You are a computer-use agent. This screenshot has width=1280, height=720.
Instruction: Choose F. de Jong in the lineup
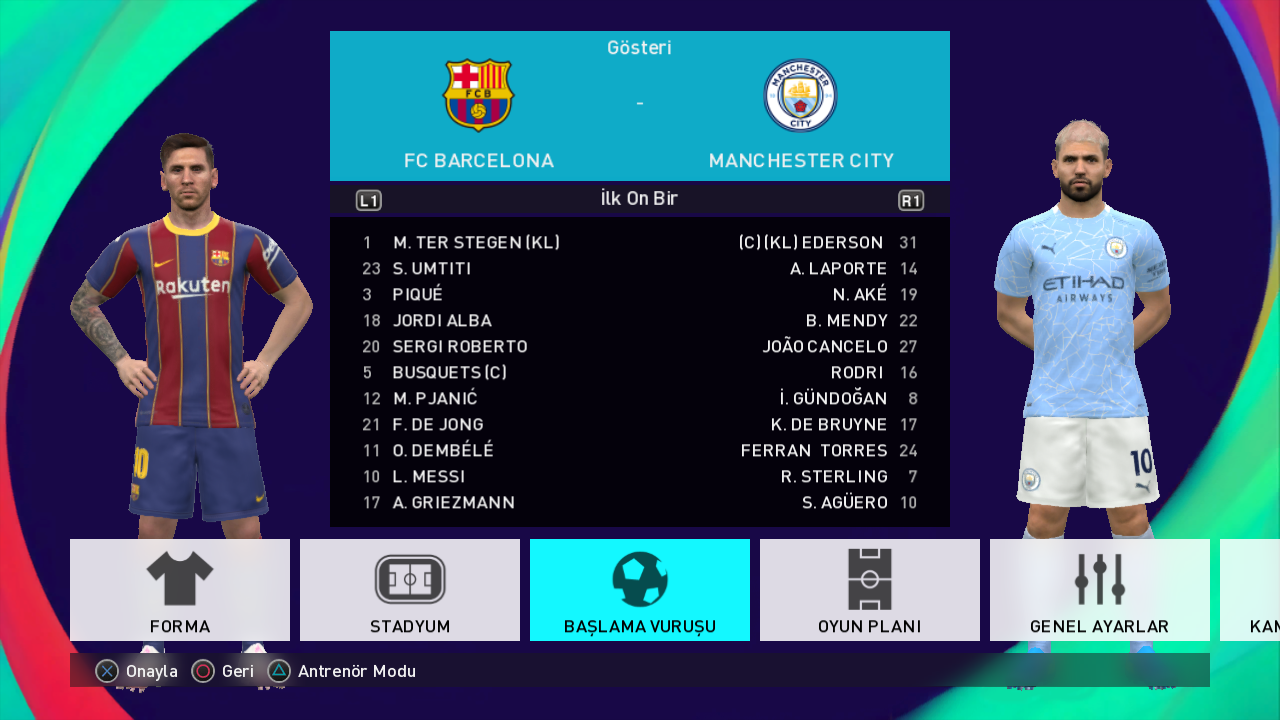(x=438, y=425)
